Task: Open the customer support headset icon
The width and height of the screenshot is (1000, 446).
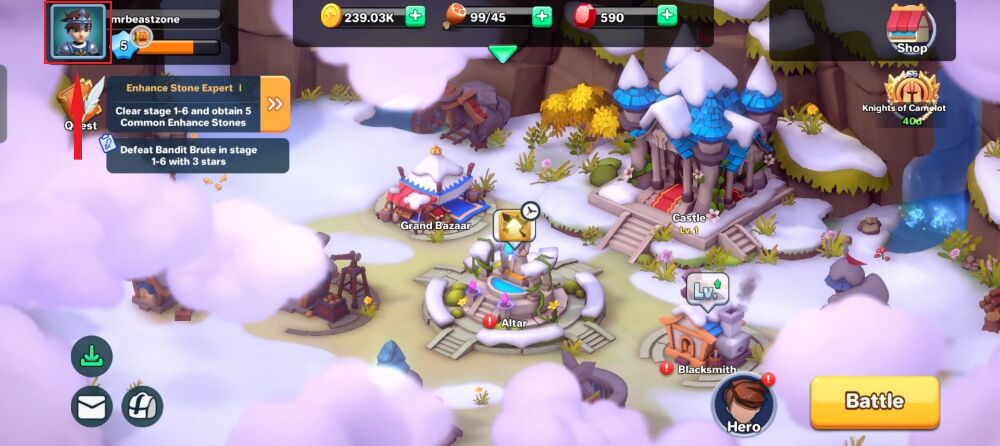Action: (142, 406)
